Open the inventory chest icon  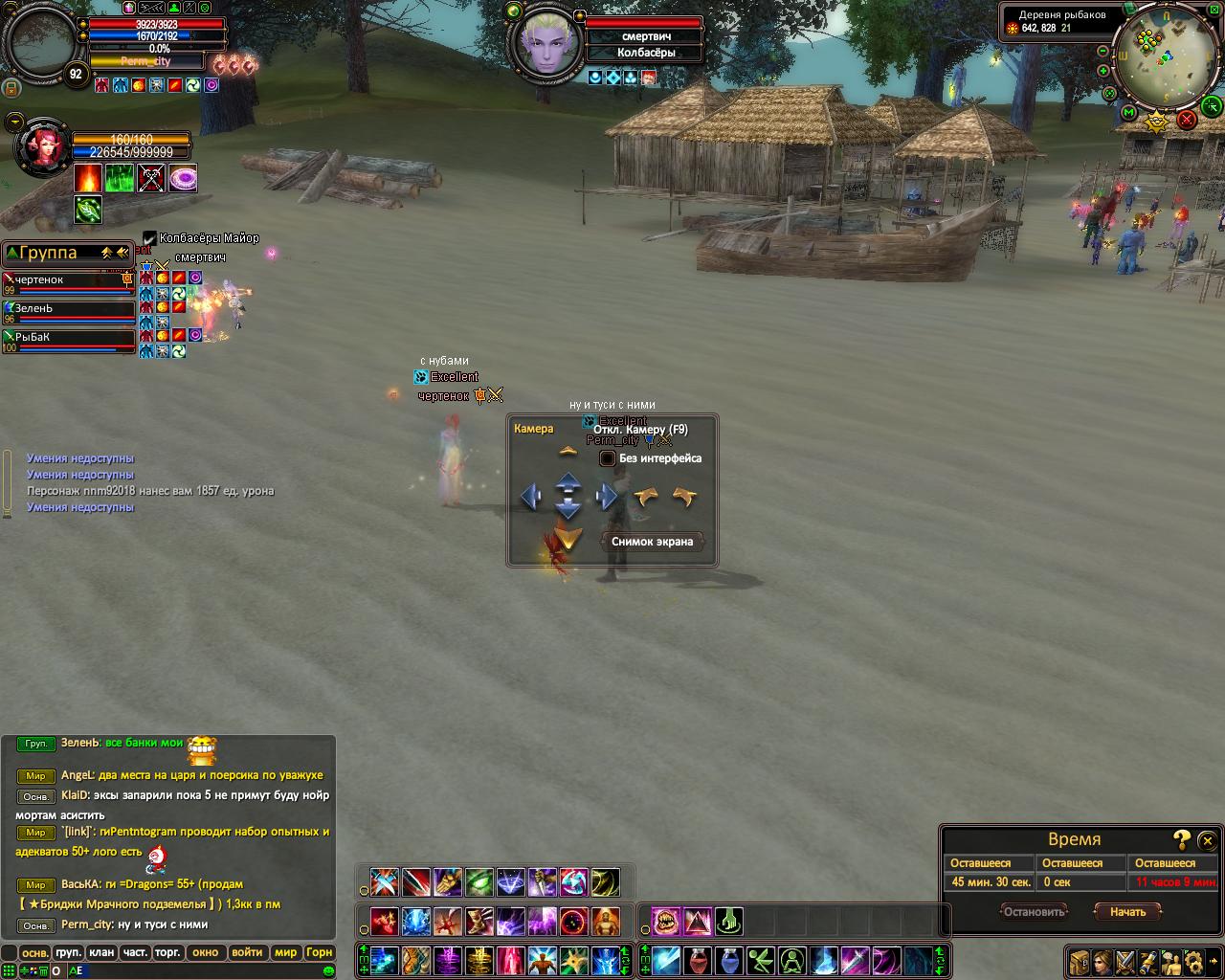pyautogui.click(x=1080, y=962)
